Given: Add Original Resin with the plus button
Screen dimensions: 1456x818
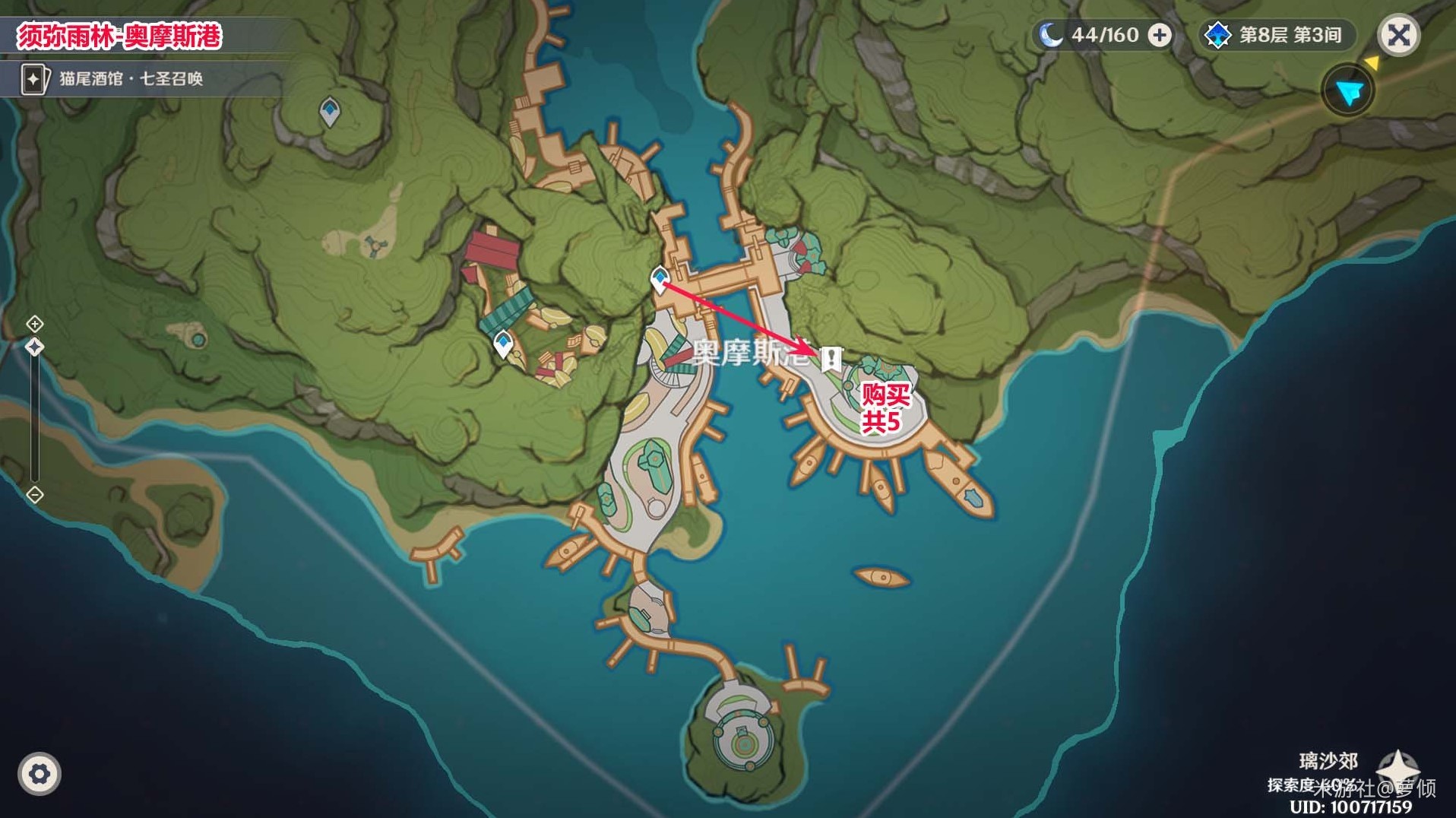Looking at the screenshot, I should (1159, 35).
